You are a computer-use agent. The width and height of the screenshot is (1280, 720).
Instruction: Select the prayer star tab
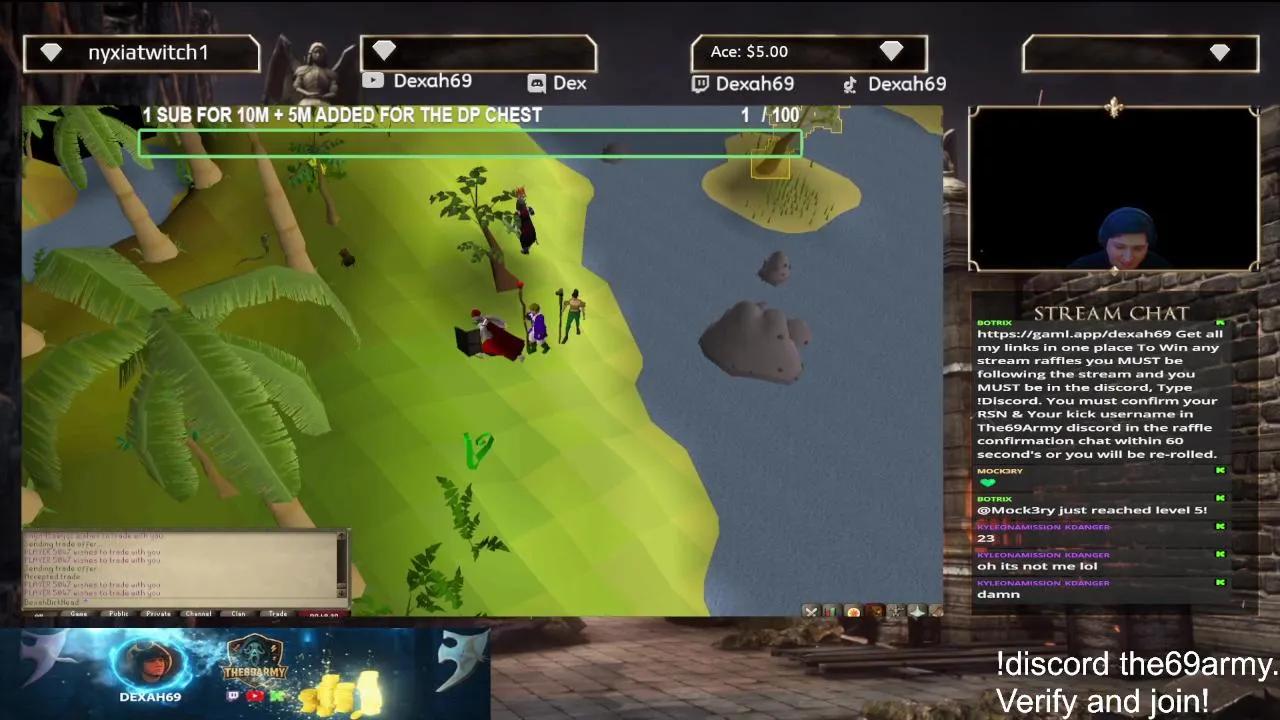coord(918,610)
